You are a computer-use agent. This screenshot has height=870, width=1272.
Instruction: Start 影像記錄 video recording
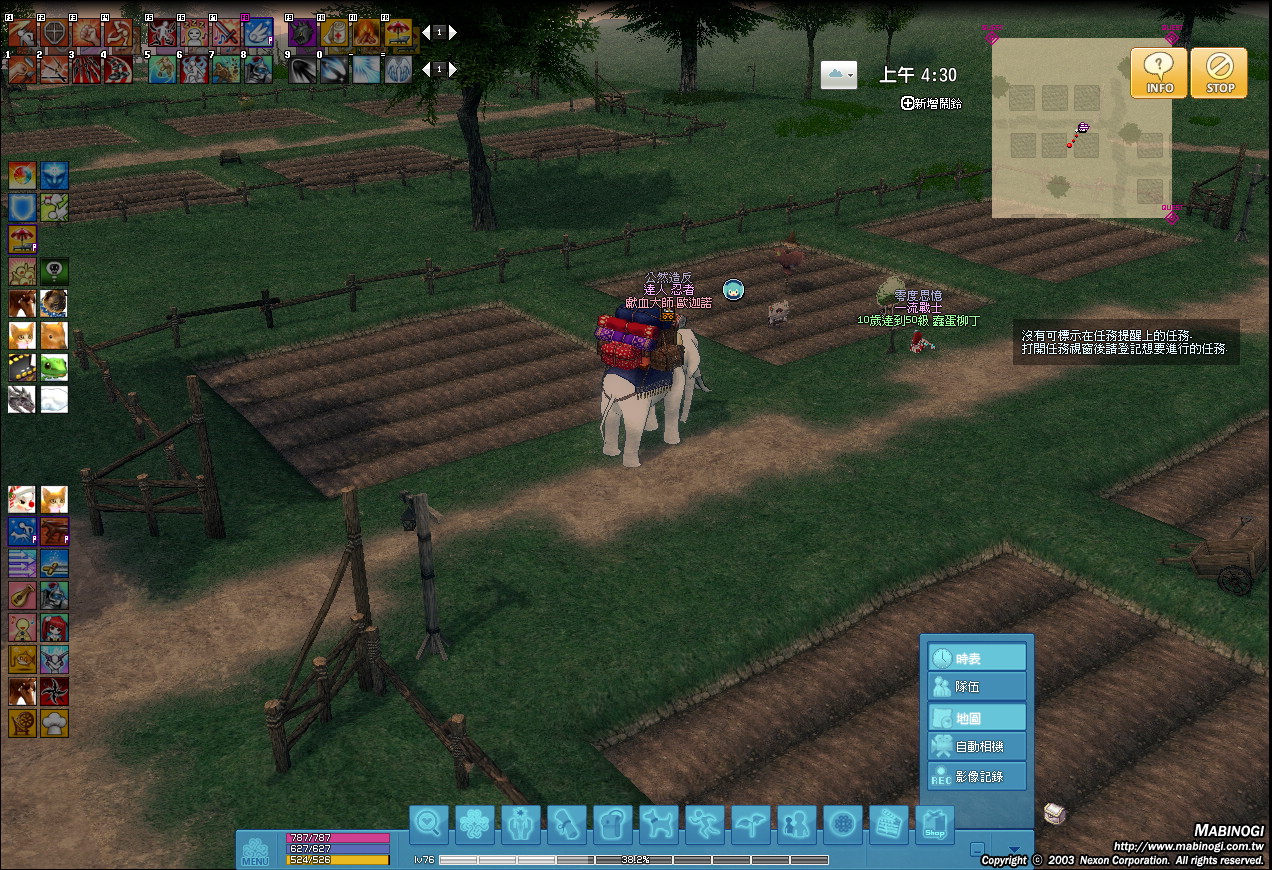(x=978, y=776)
